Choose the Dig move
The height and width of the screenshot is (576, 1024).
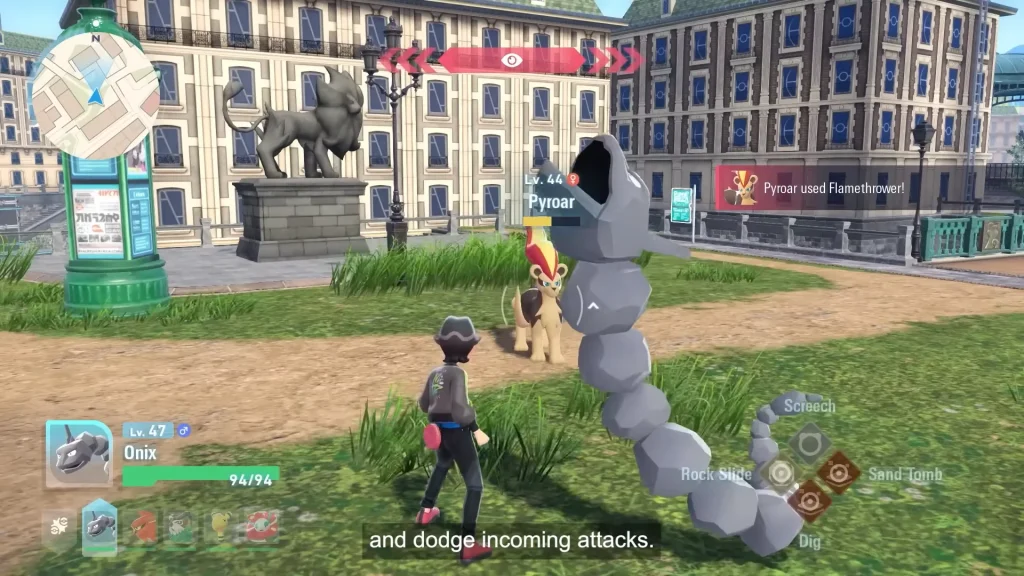808,501
